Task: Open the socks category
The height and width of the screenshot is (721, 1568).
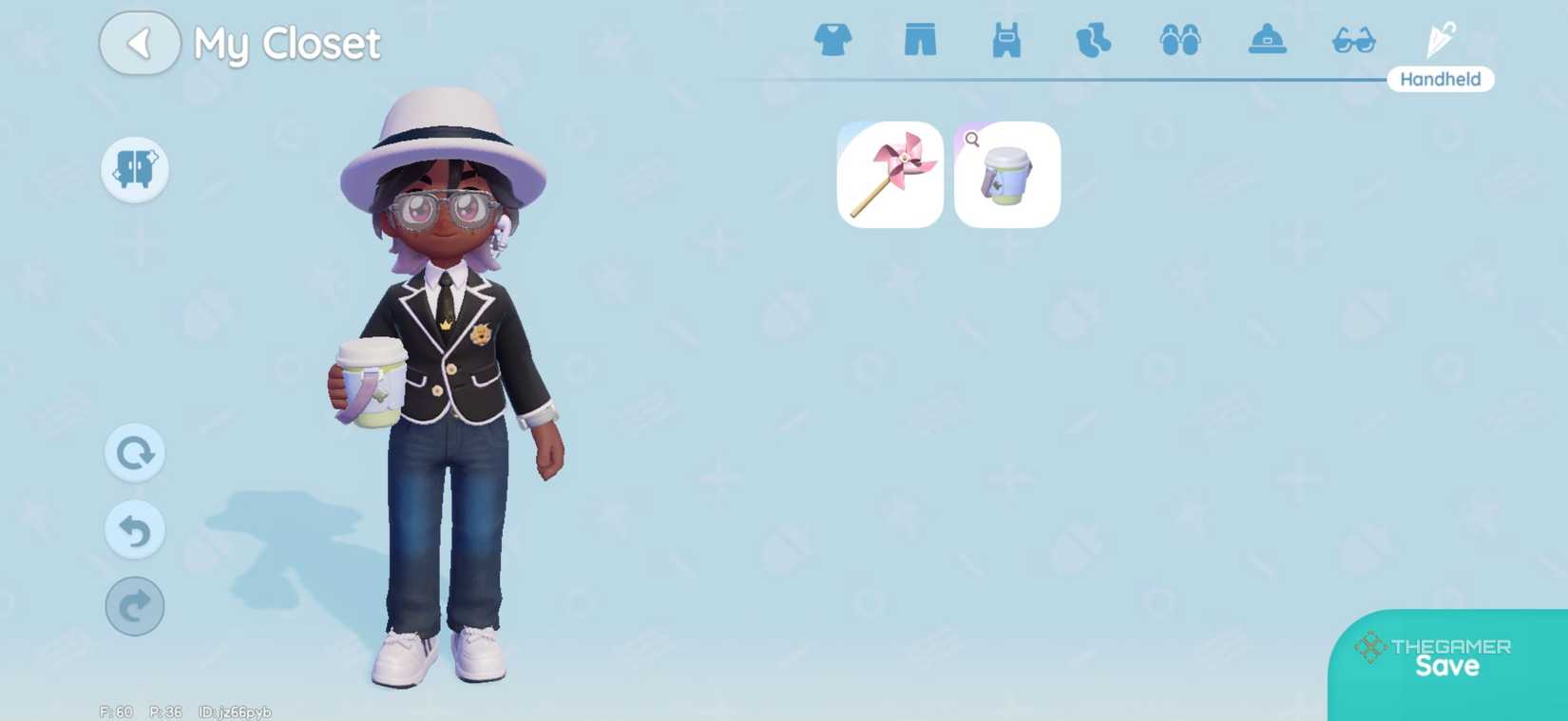Action: coord(1093,40)
